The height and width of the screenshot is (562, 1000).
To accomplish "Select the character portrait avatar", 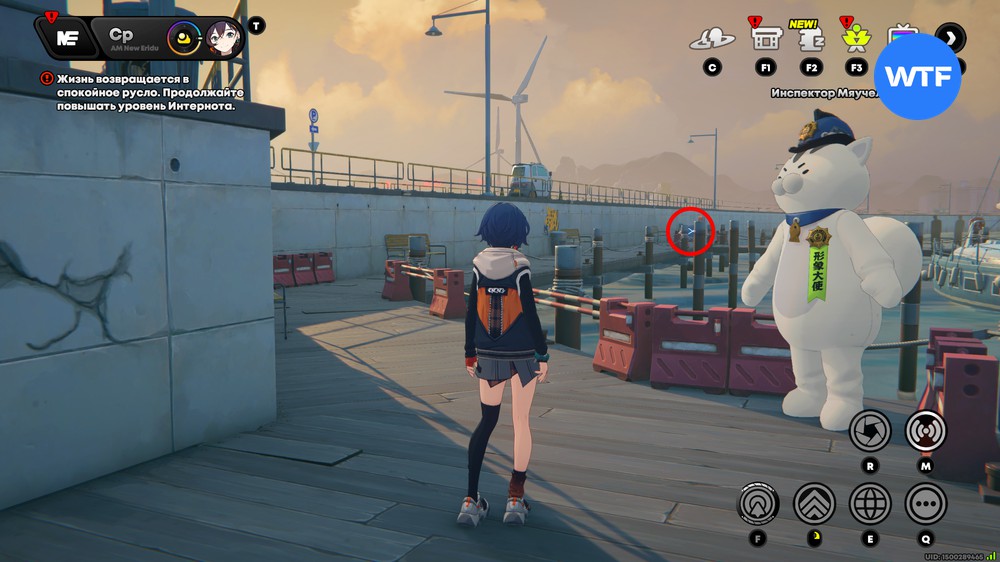I will [x=224, y=40].
